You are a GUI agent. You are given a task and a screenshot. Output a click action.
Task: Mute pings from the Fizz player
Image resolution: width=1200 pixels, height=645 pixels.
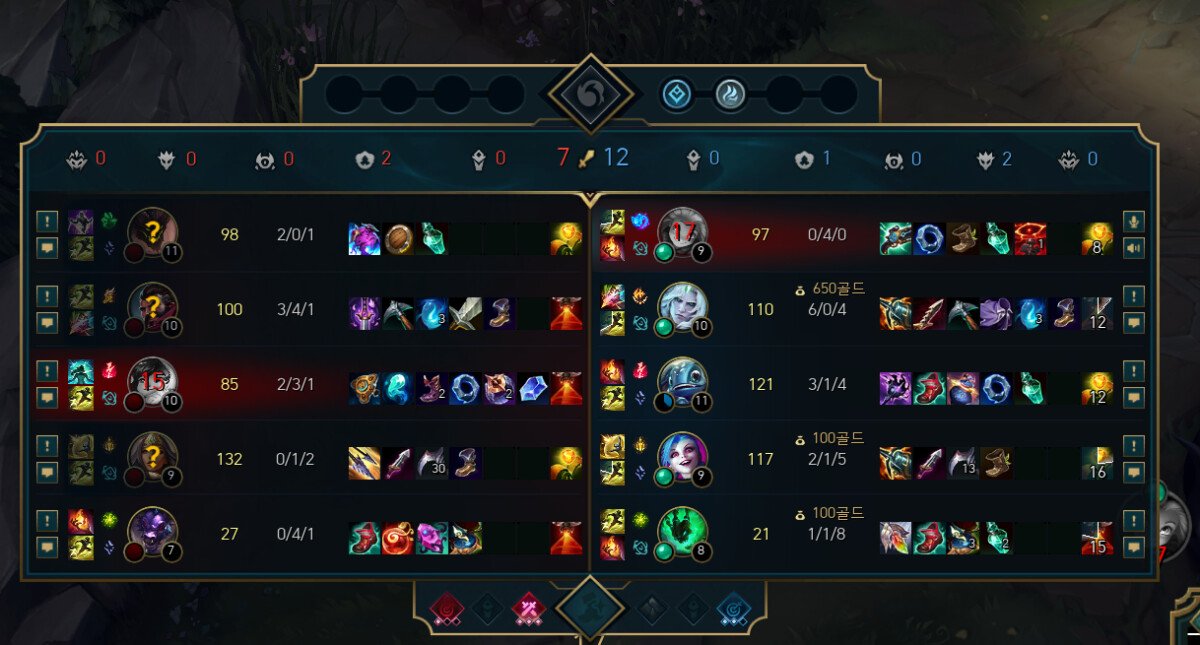coord(1133,371)
